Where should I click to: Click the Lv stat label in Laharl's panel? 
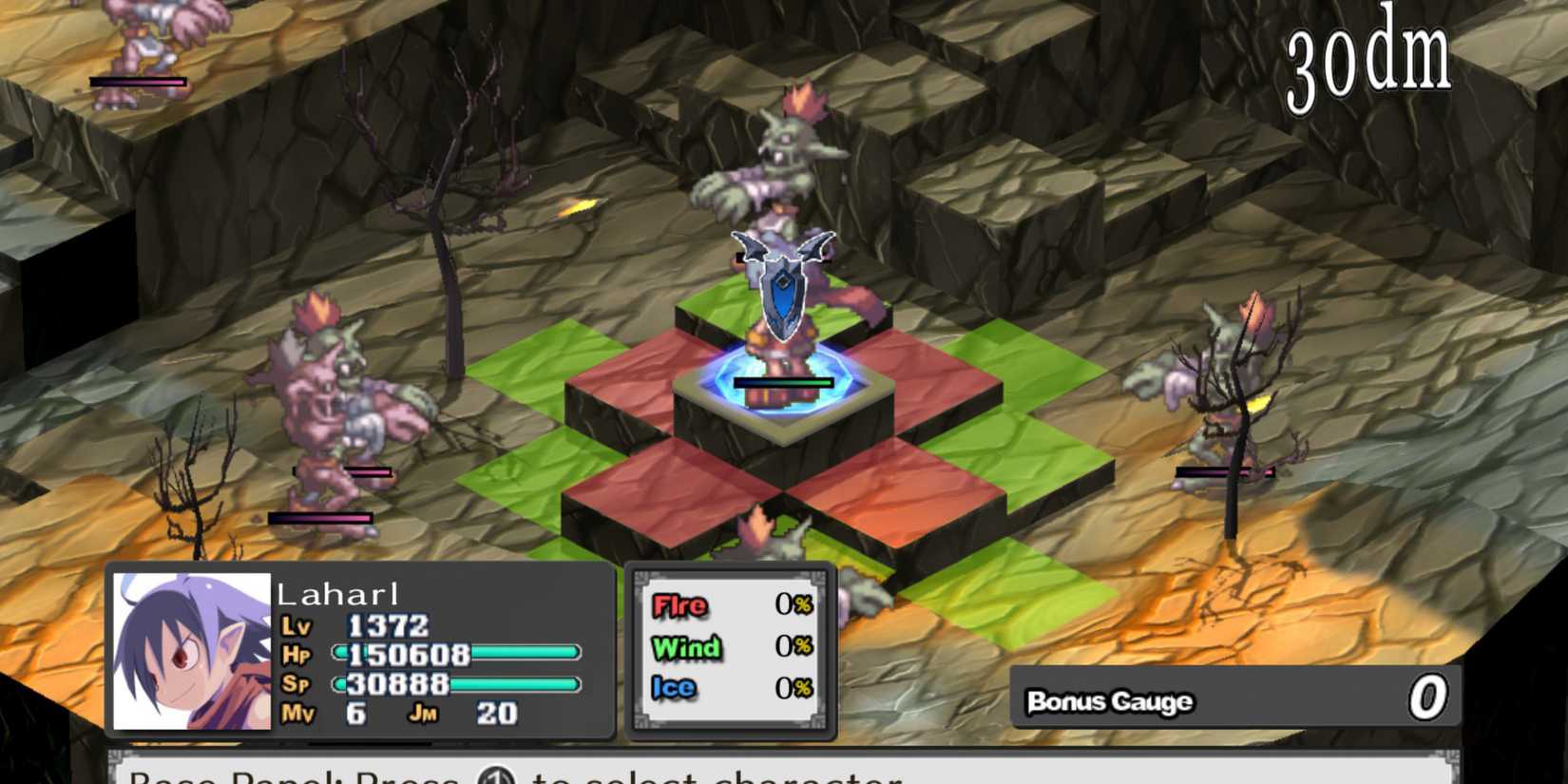[295, 627]
